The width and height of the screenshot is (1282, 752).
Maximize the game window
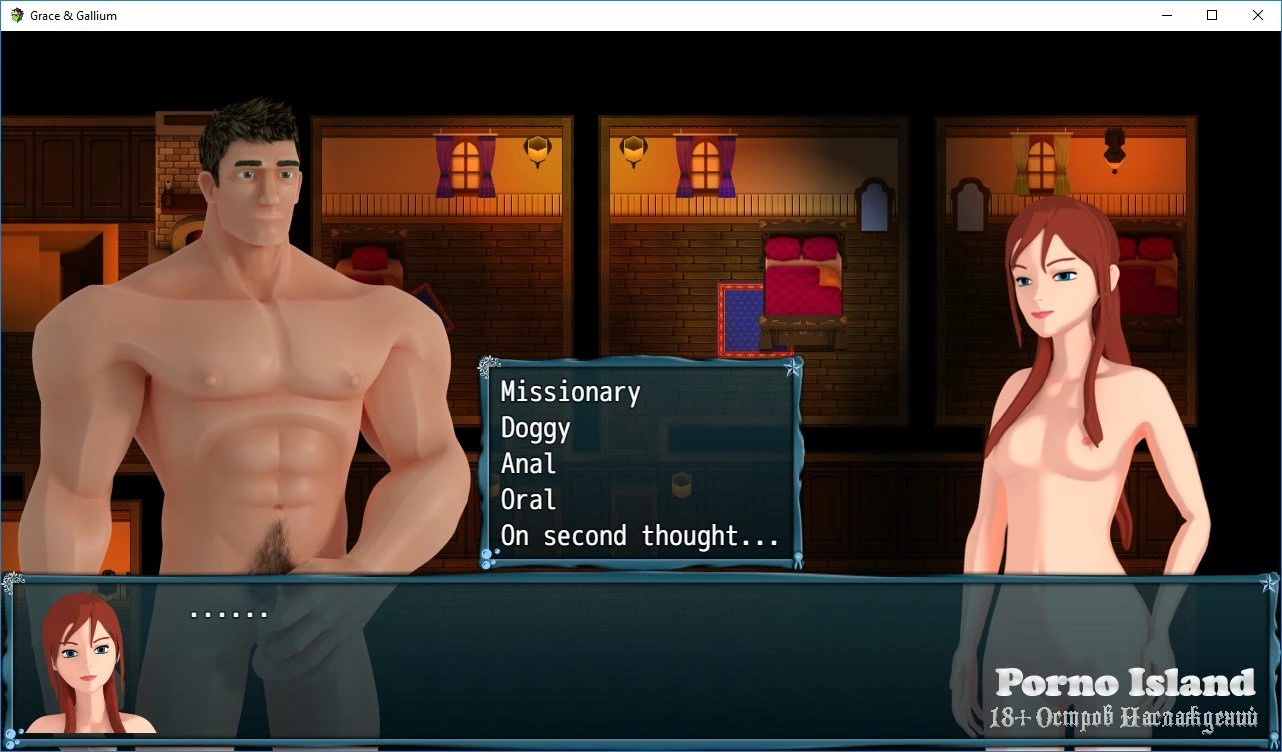click(1212, 15)
